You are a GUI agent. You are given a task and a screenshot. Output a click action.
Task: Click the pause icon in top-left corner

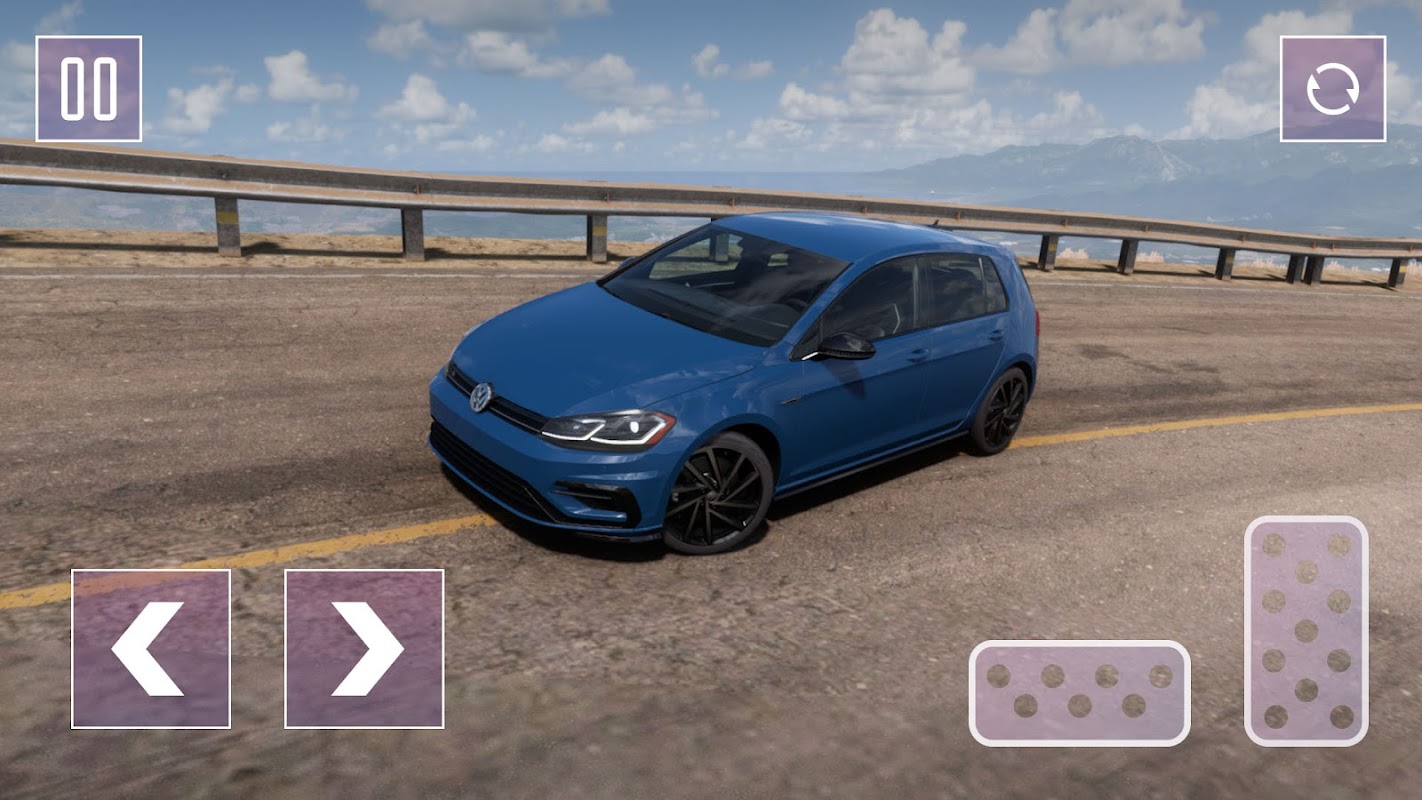(88, 86)
